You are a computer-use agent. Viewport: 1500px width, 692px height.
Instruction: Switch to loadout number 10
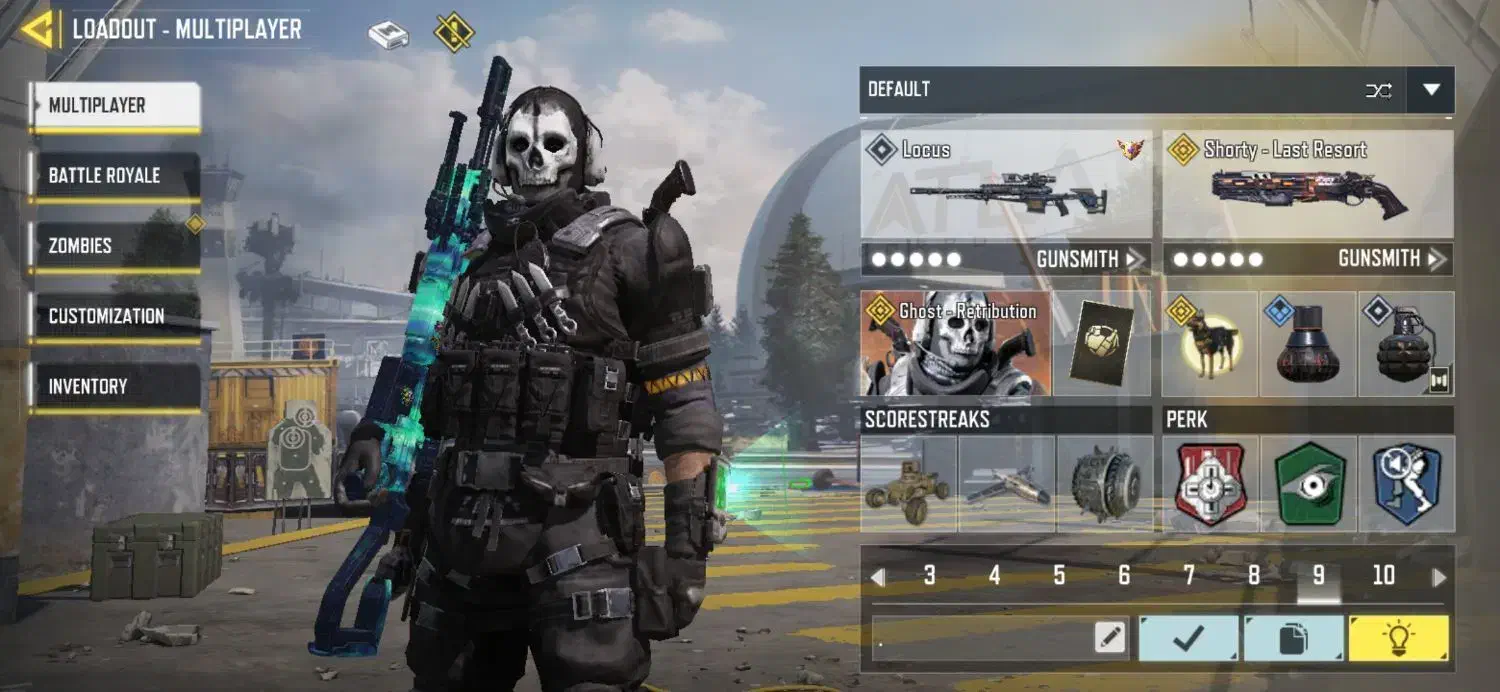(x=1383, y=576)
